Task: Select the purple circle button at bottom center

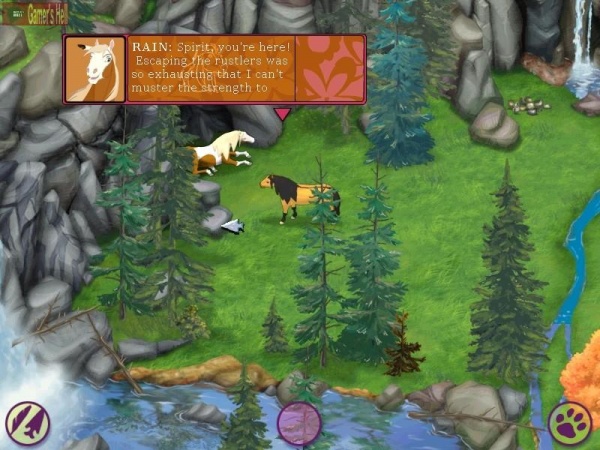Action: [299, 423]
